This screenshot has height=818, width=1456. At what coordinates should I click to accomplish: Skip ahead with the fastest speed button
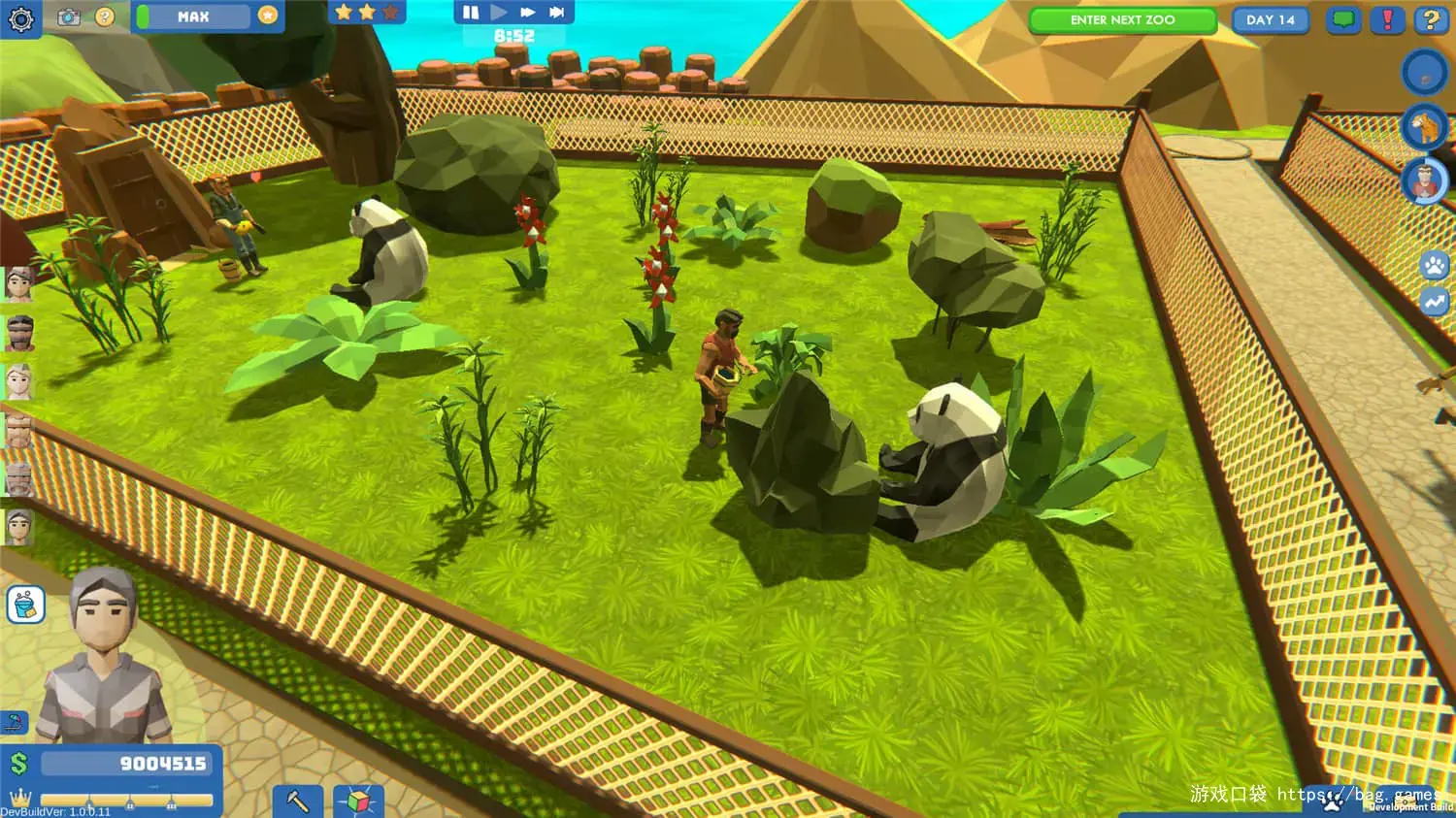[x=557, y=13]
